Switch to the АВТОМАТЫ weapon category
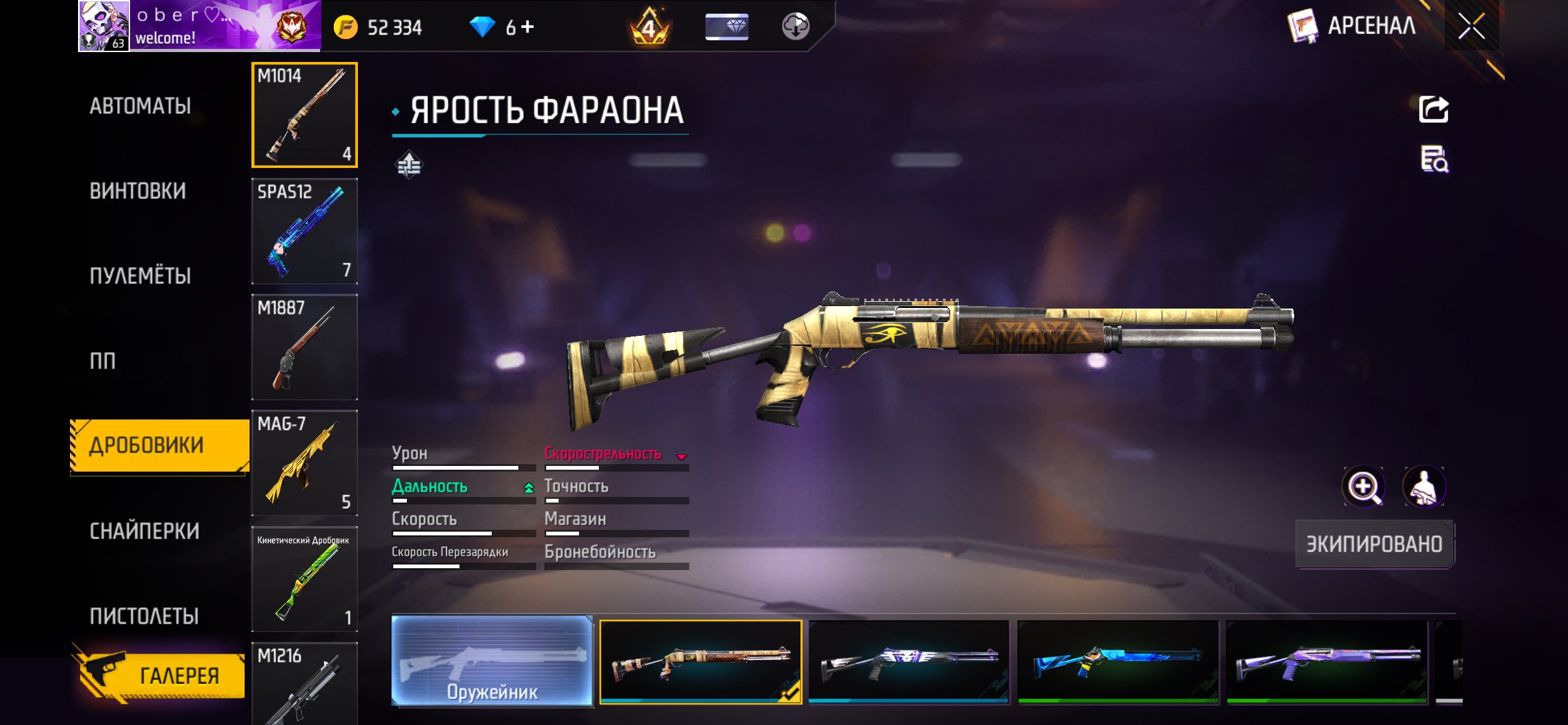The width and height of the screenshot is (1568, 725). click(x=141, y=106)
